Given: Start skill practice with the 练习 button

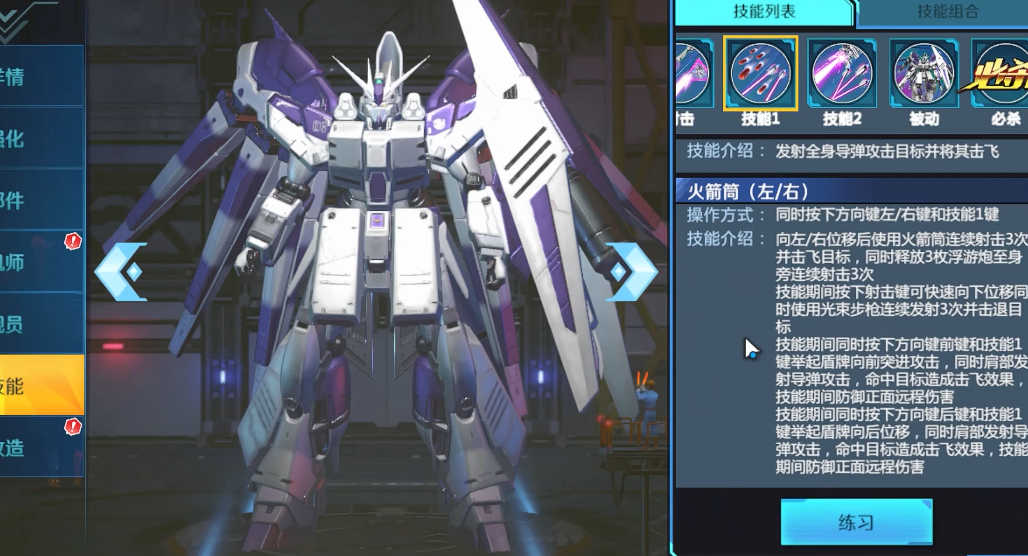Looking at the screenshot, I should point(856,522).
